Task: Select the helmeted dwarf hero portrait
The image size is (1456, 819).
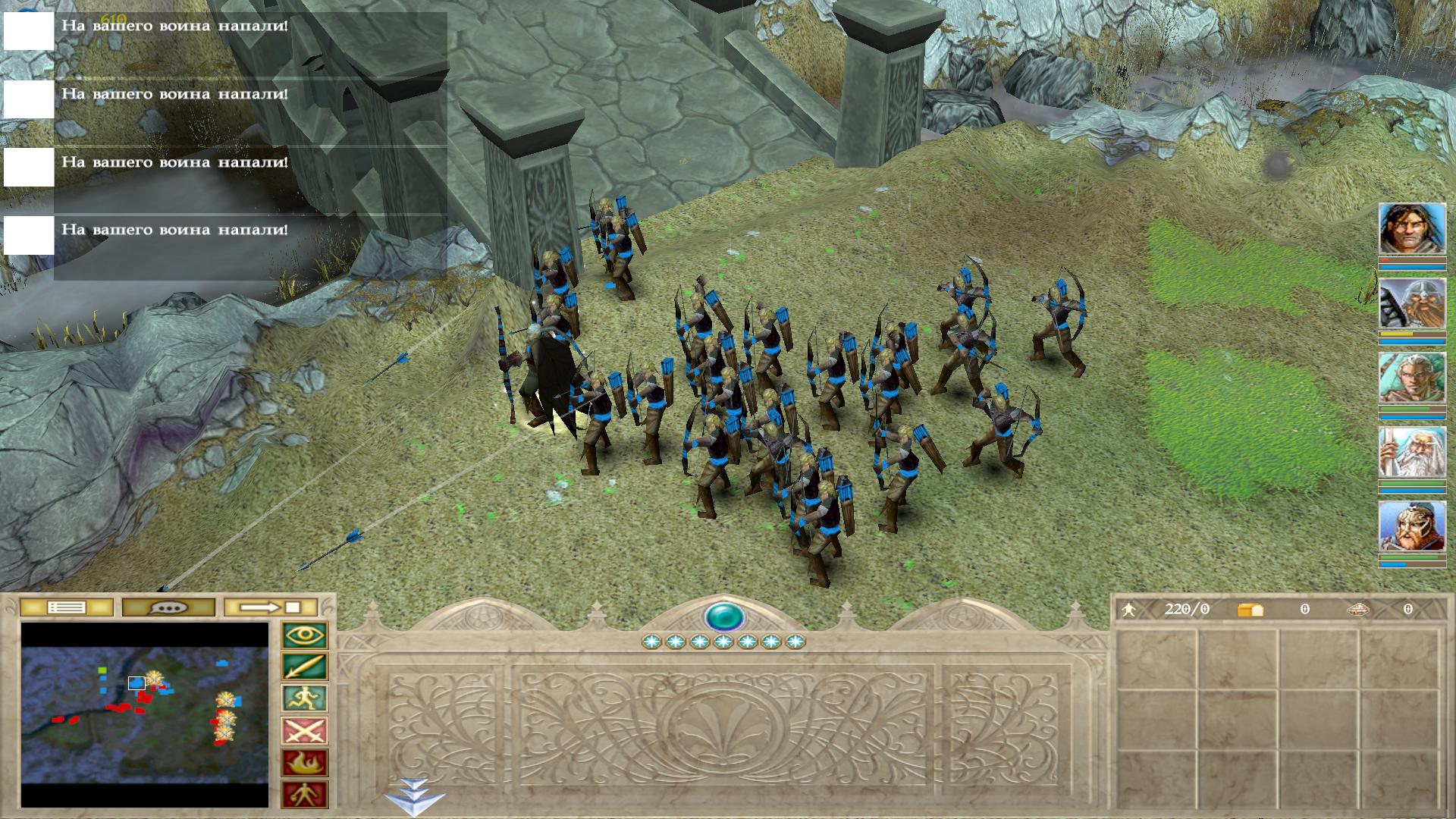Action: click(x=1412, y=303)
